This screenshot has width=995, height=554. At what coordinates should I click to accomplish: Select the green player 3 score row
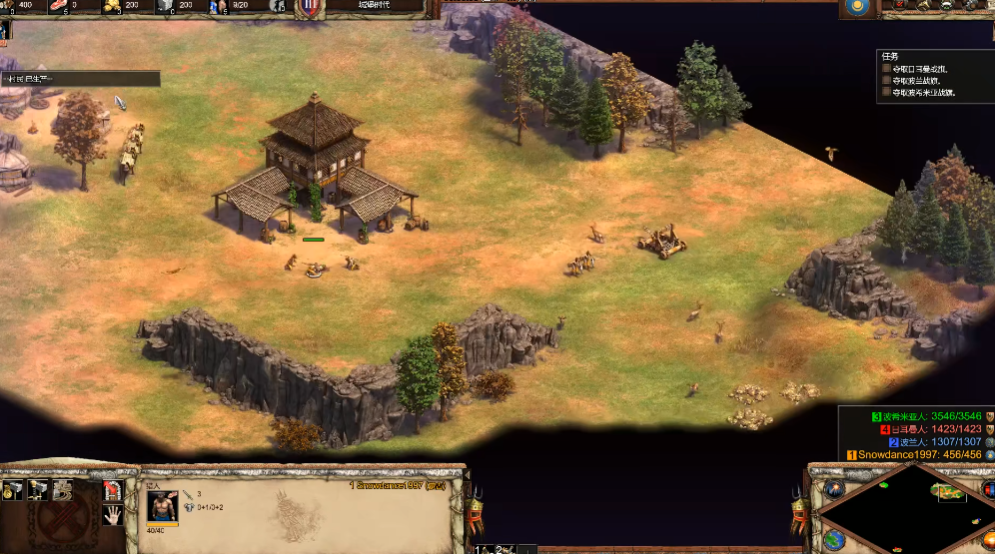click(930, 416)
